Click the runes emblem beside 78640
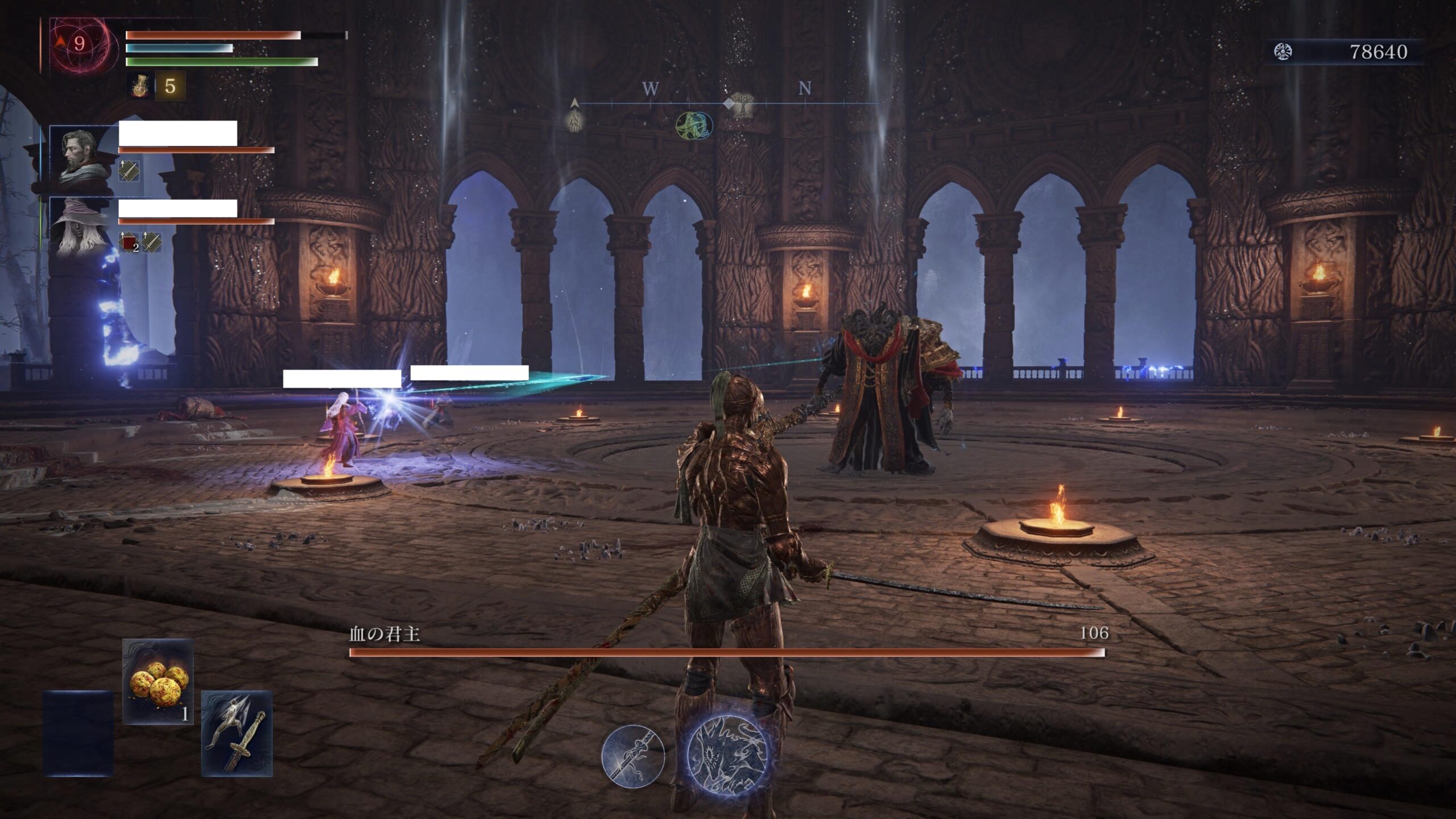The height and width of the screenshot is (819, 1456). [1283, 52]
